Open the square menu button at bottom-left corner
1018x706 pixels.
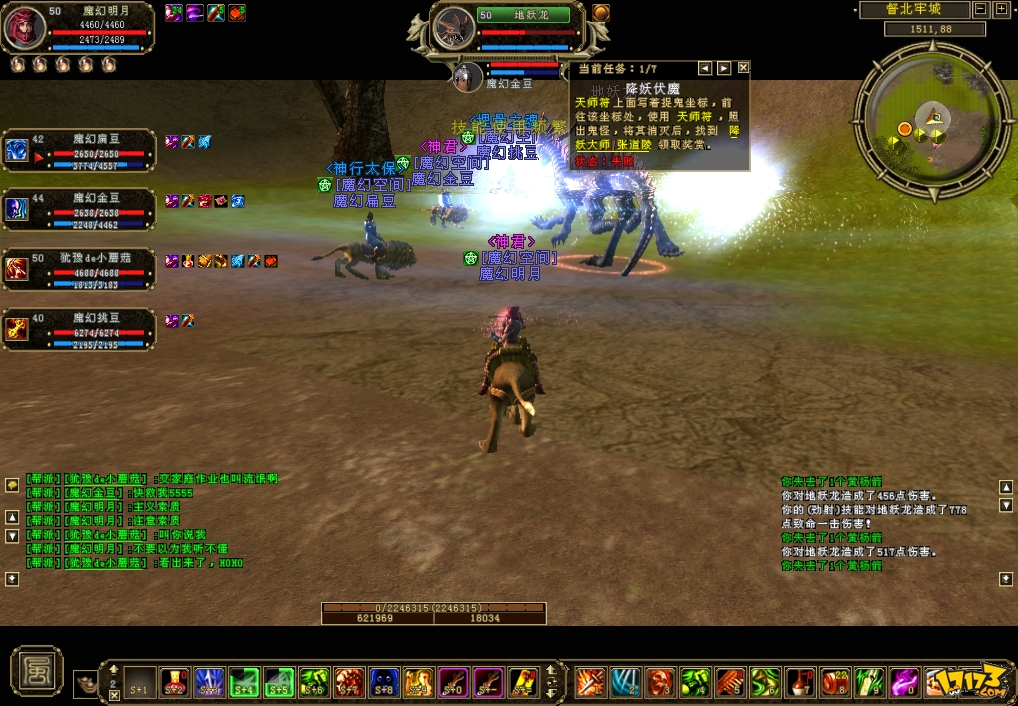tap(37, 670)
